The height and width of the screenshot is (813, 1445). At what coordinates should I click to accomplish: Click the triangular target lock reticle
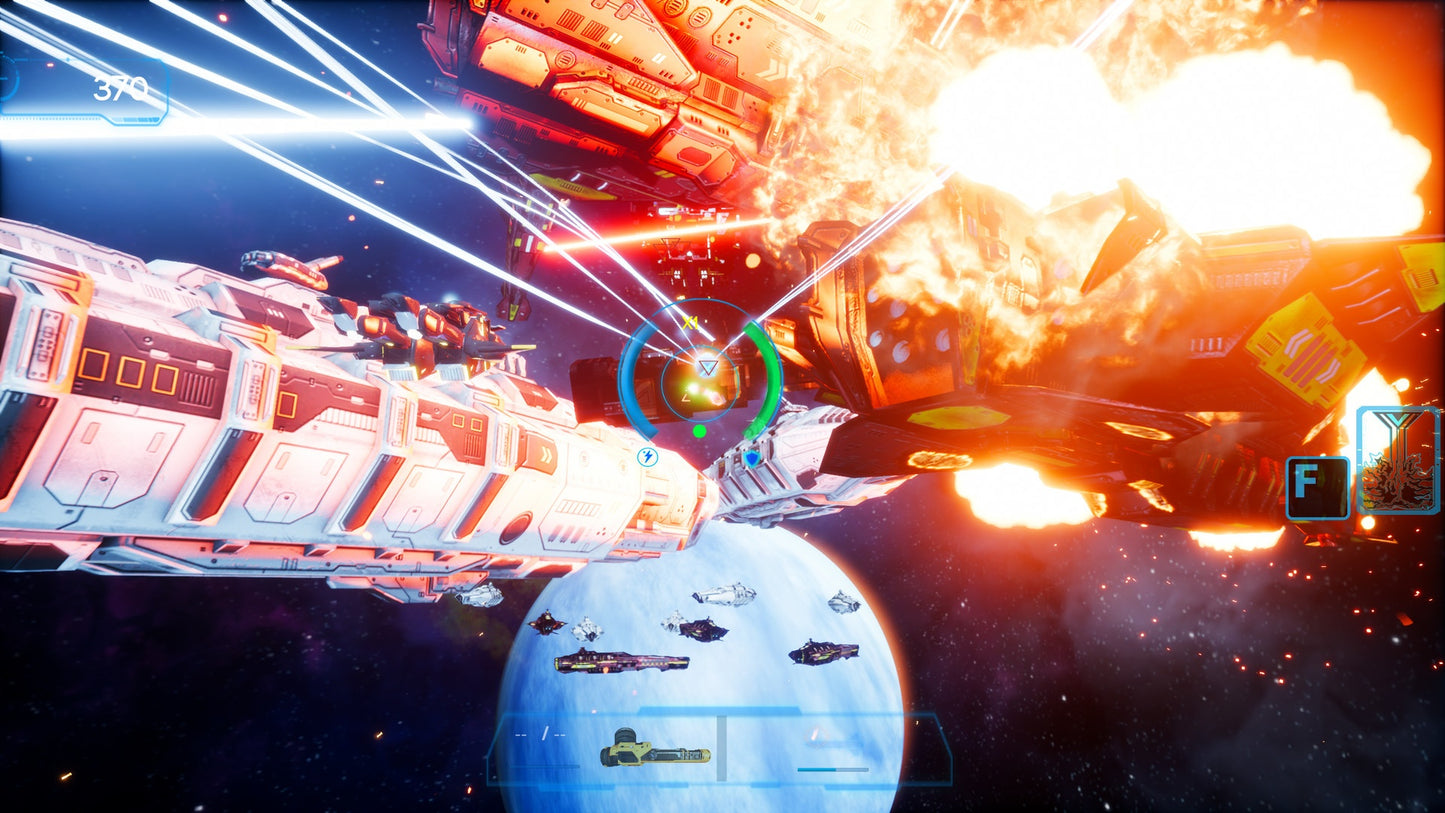point(706,367)
